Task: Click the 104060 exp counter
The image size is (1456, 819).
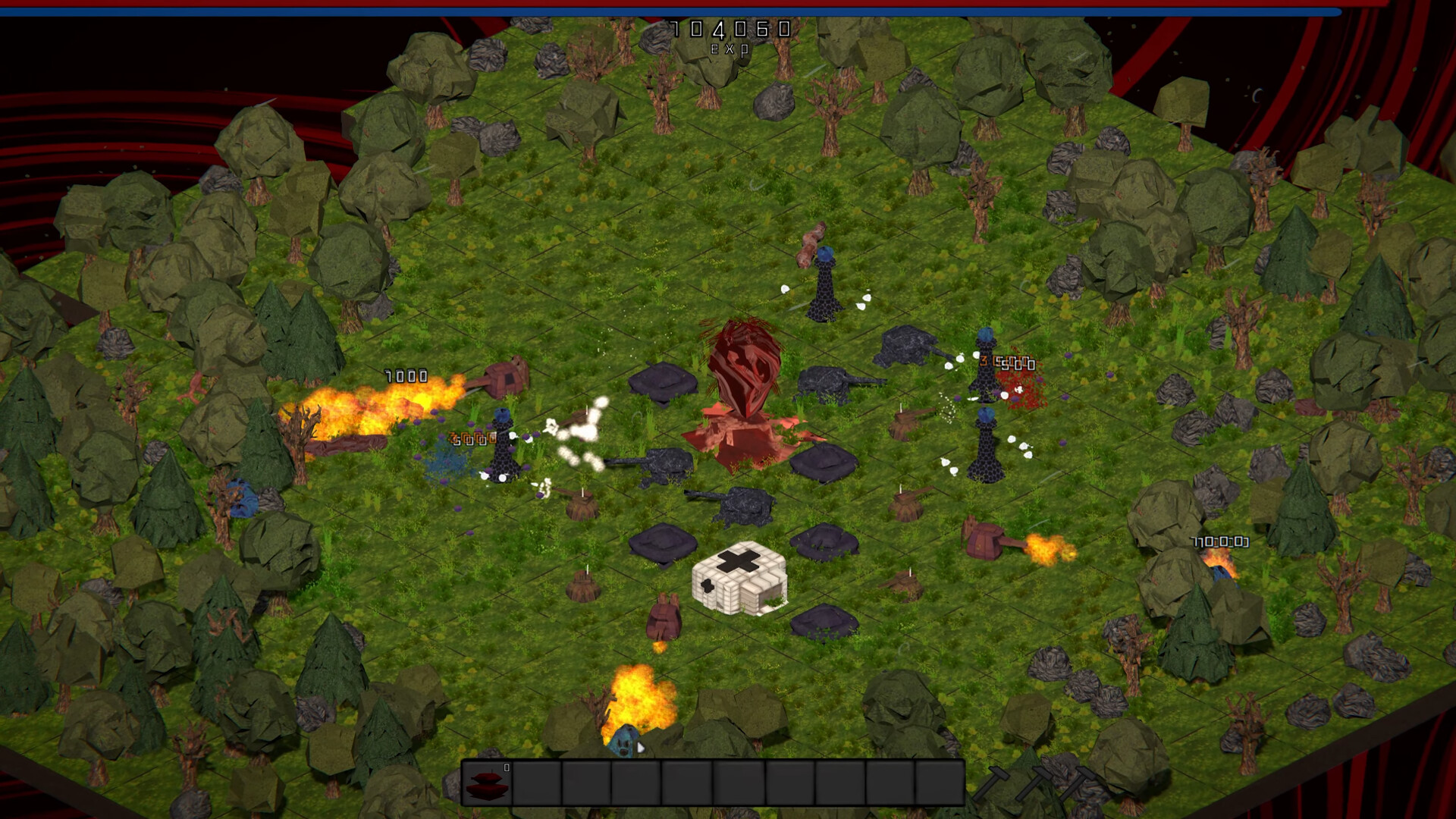Action: tap(730, 29)
